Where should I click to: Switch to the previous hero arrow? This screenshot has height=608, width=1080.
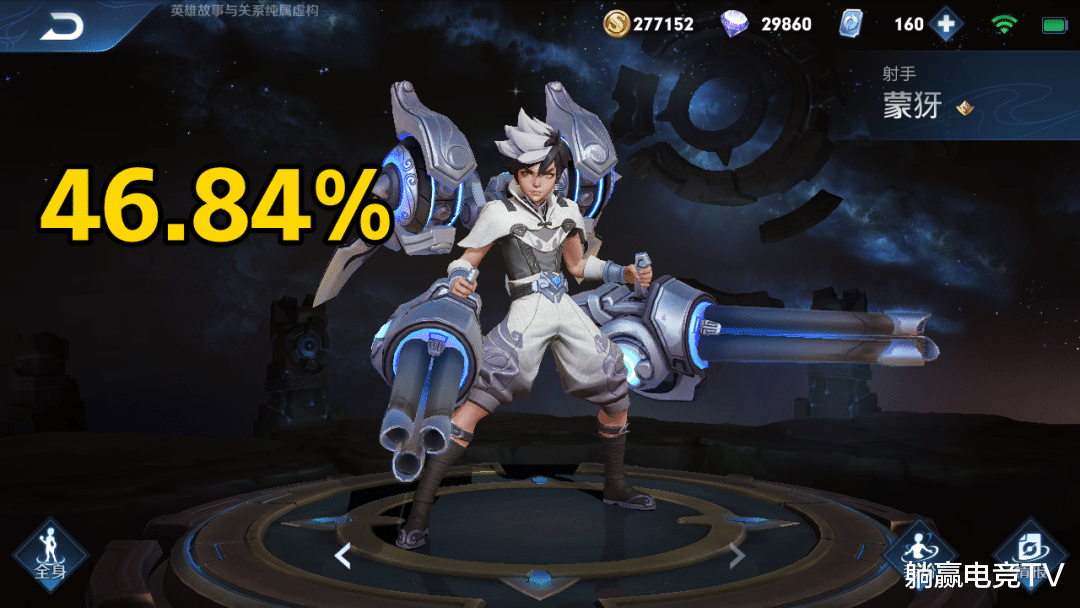tap(343, 555)
